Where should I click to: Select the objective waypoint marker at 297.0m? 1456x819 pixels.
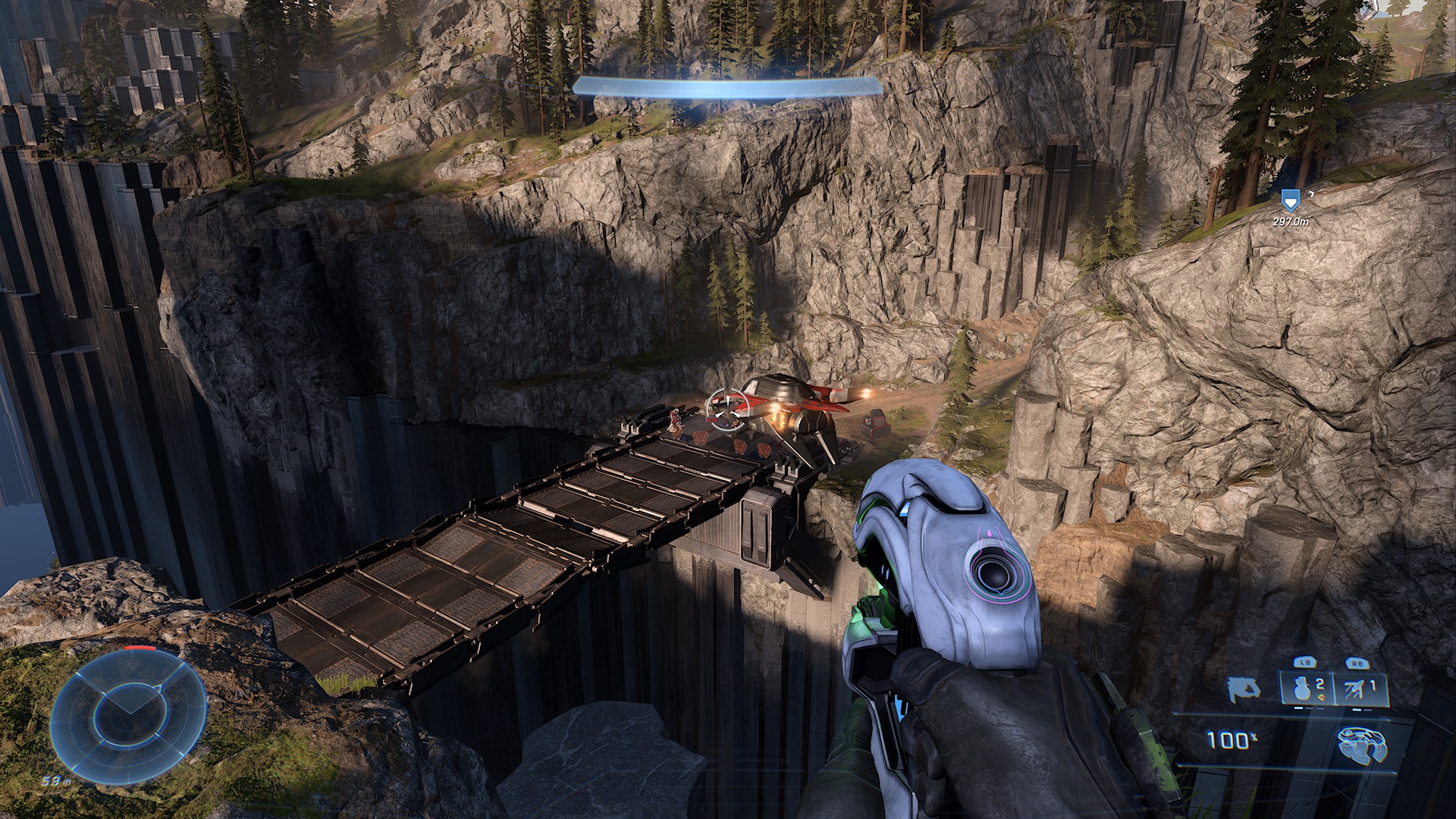pos(1288,200)
